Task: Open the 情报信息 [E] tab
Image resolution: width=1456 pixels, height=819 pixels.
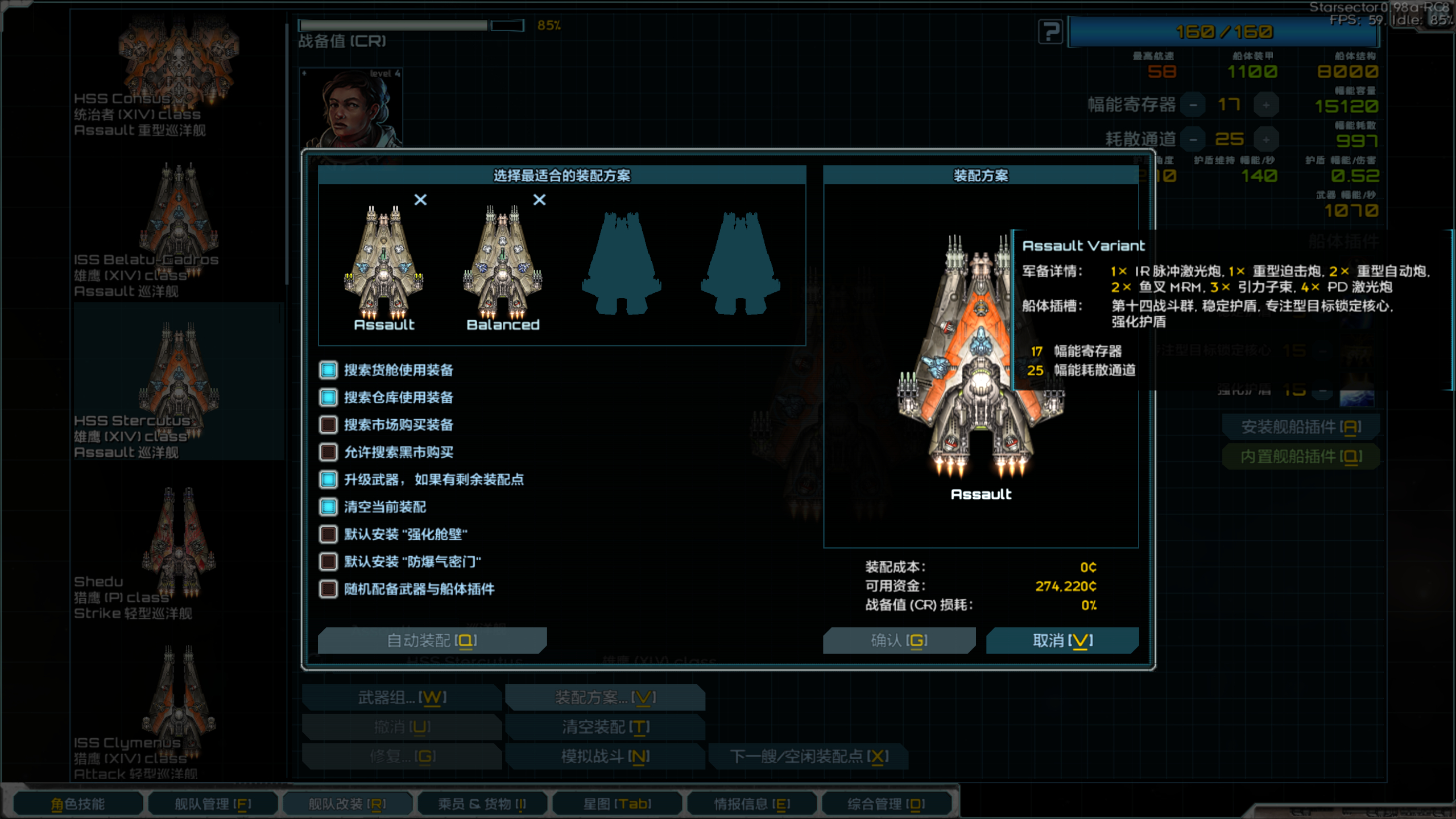Action: [x=751, y=804]
